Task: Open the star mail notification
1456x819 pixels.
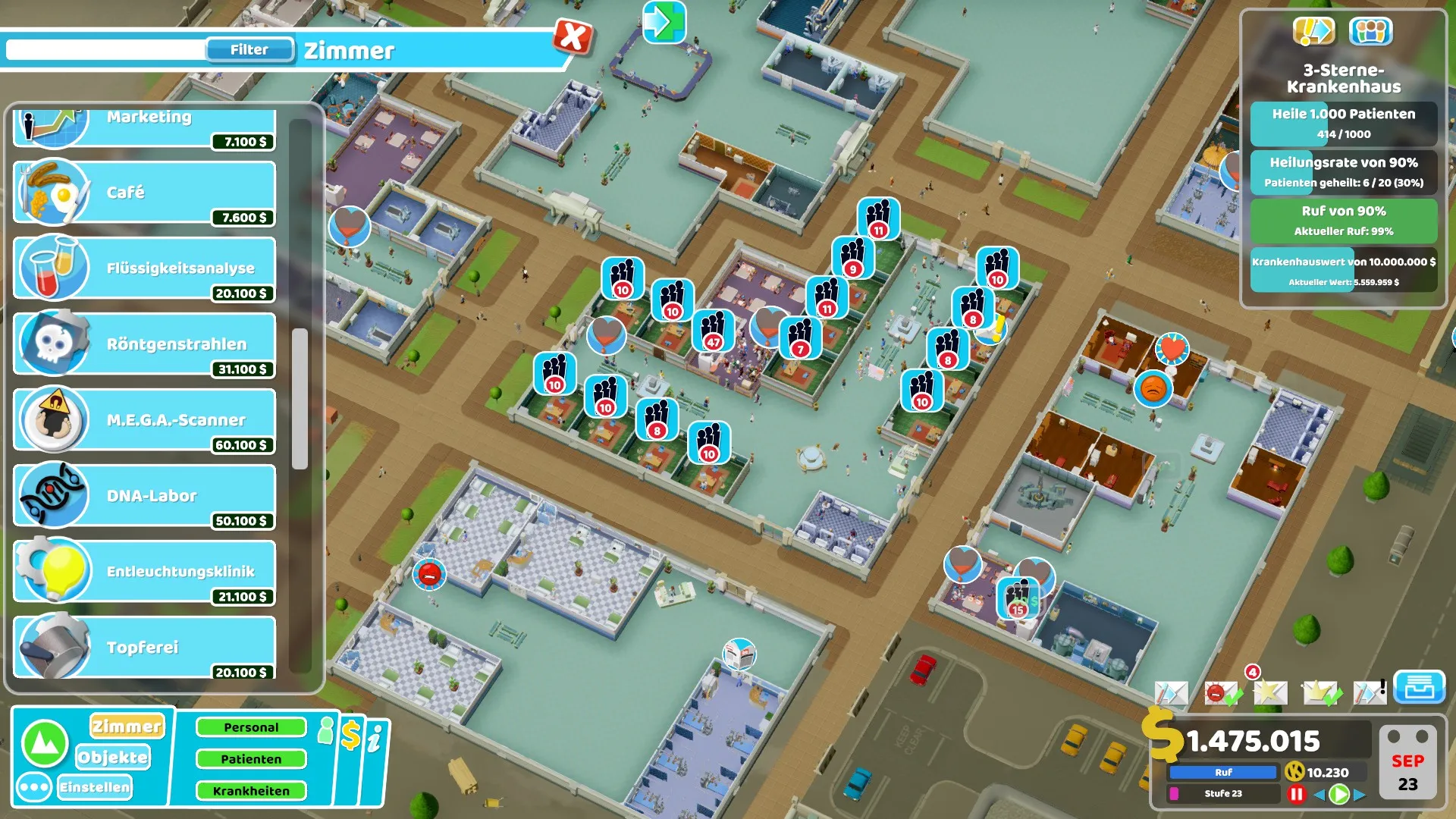Action: [1269, 692]
